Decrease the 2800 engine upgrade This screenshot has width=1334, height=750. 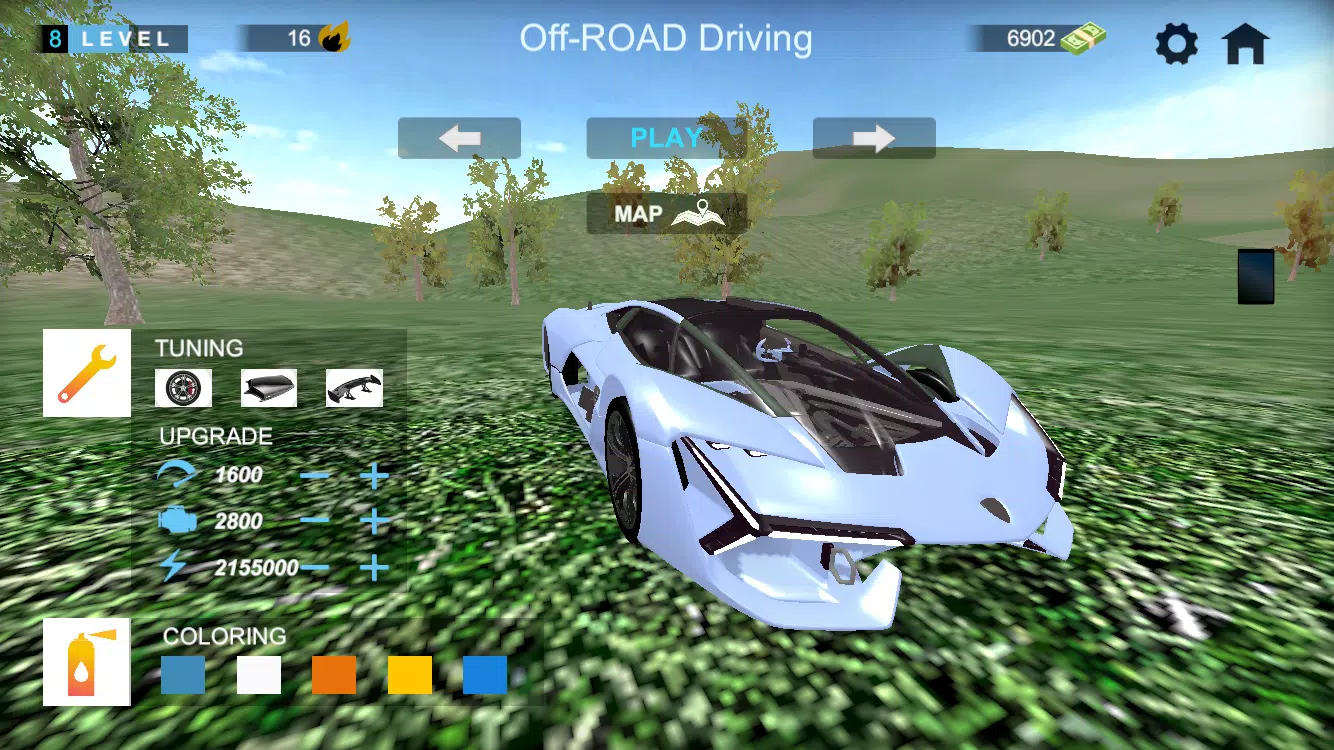point(315,521)
